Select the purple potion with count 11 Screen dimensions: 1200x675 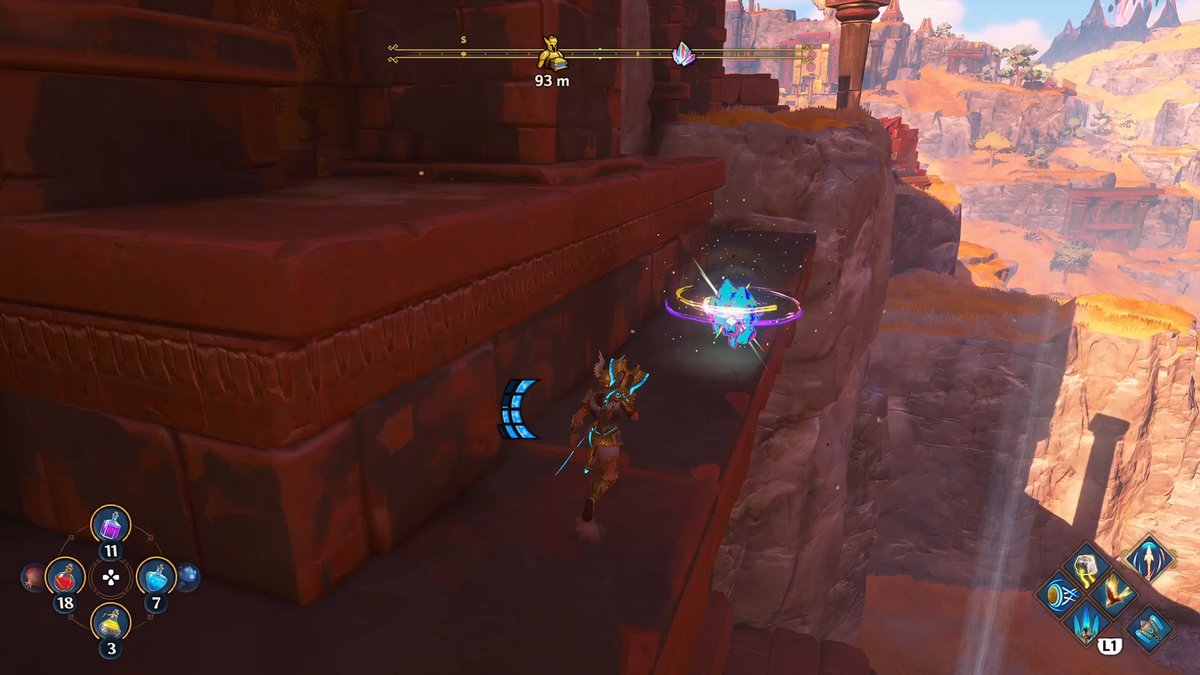click(x=111, y=524)
